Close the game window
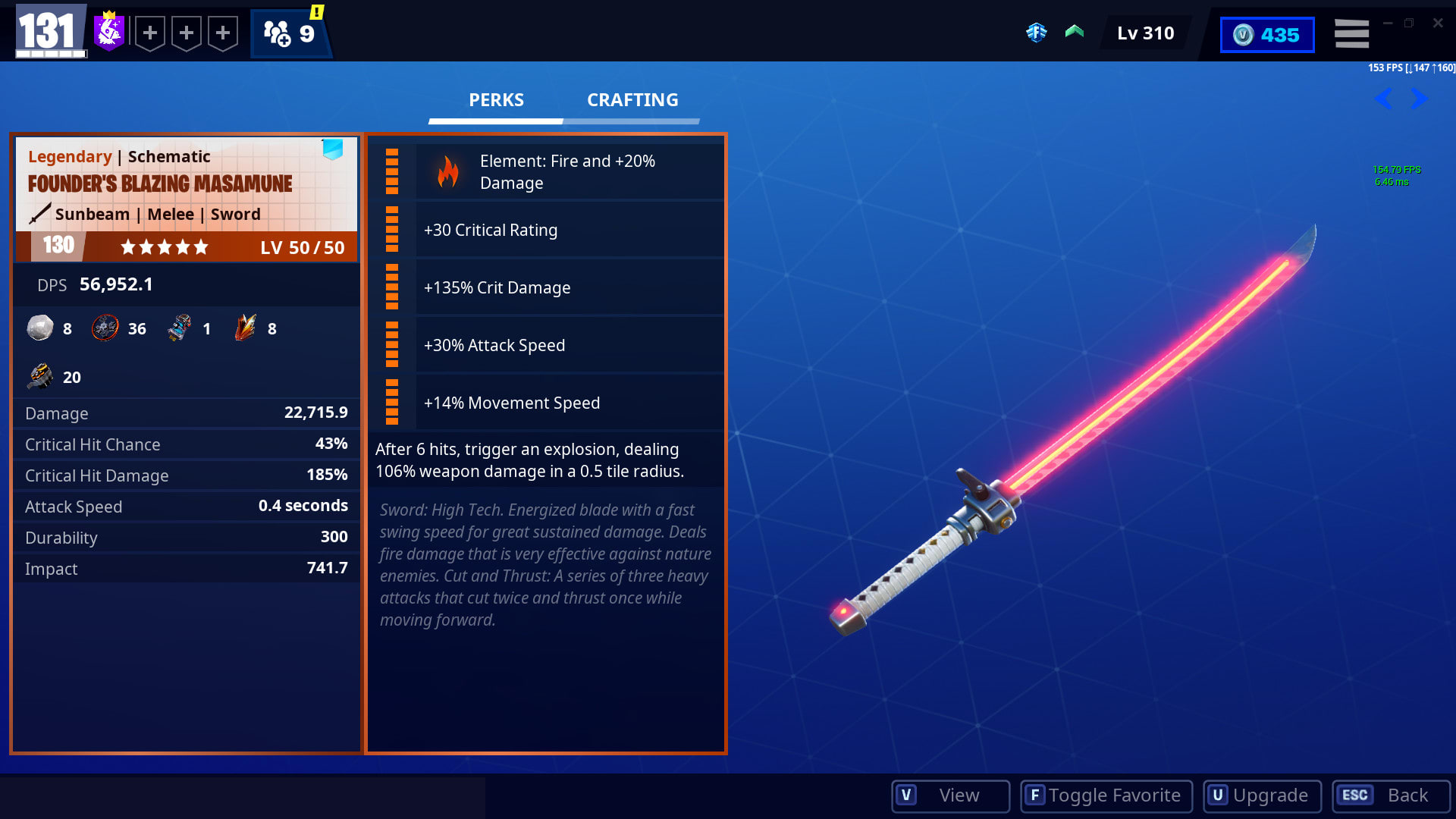The width and height of the screenshot is (1456, 819). click(x=1438, y=24)
